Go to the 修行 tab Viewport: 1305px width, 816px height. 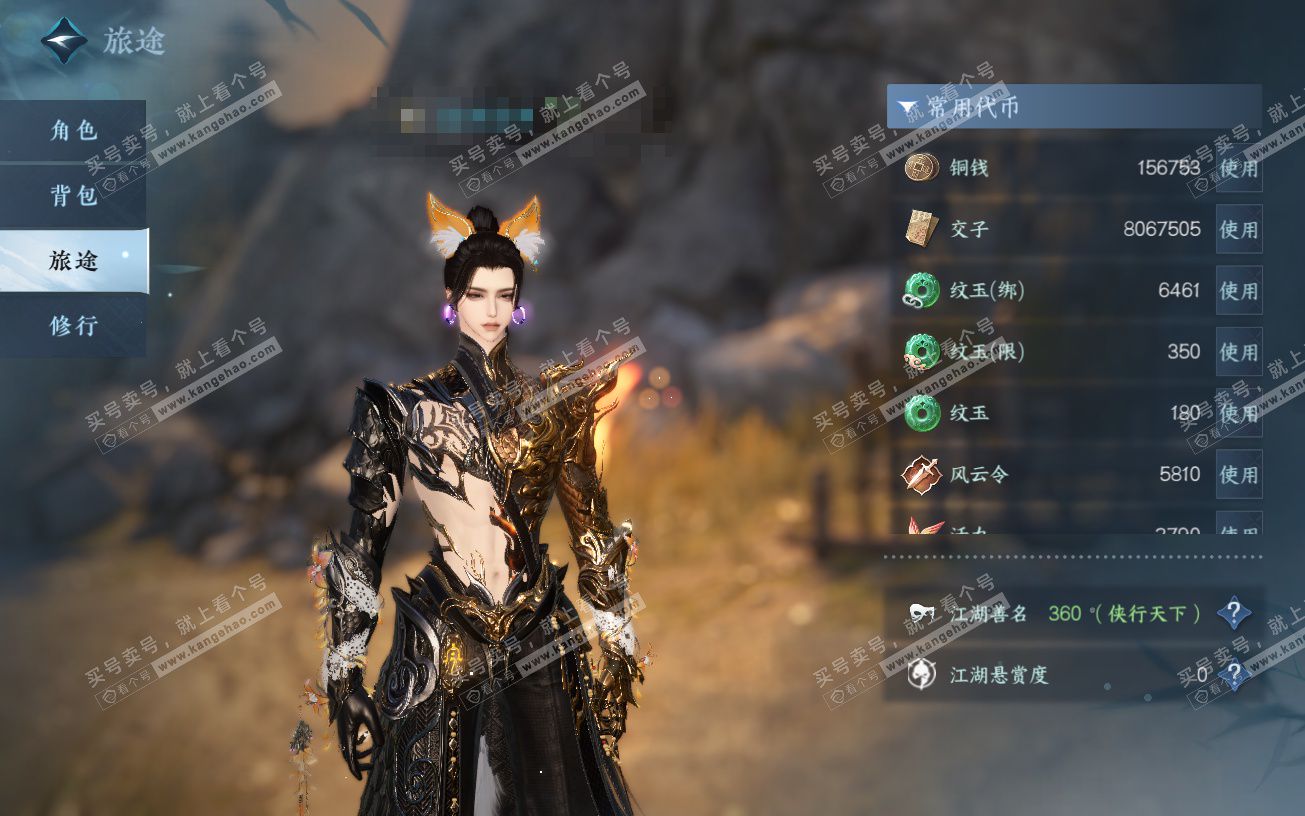click(73, 325)
